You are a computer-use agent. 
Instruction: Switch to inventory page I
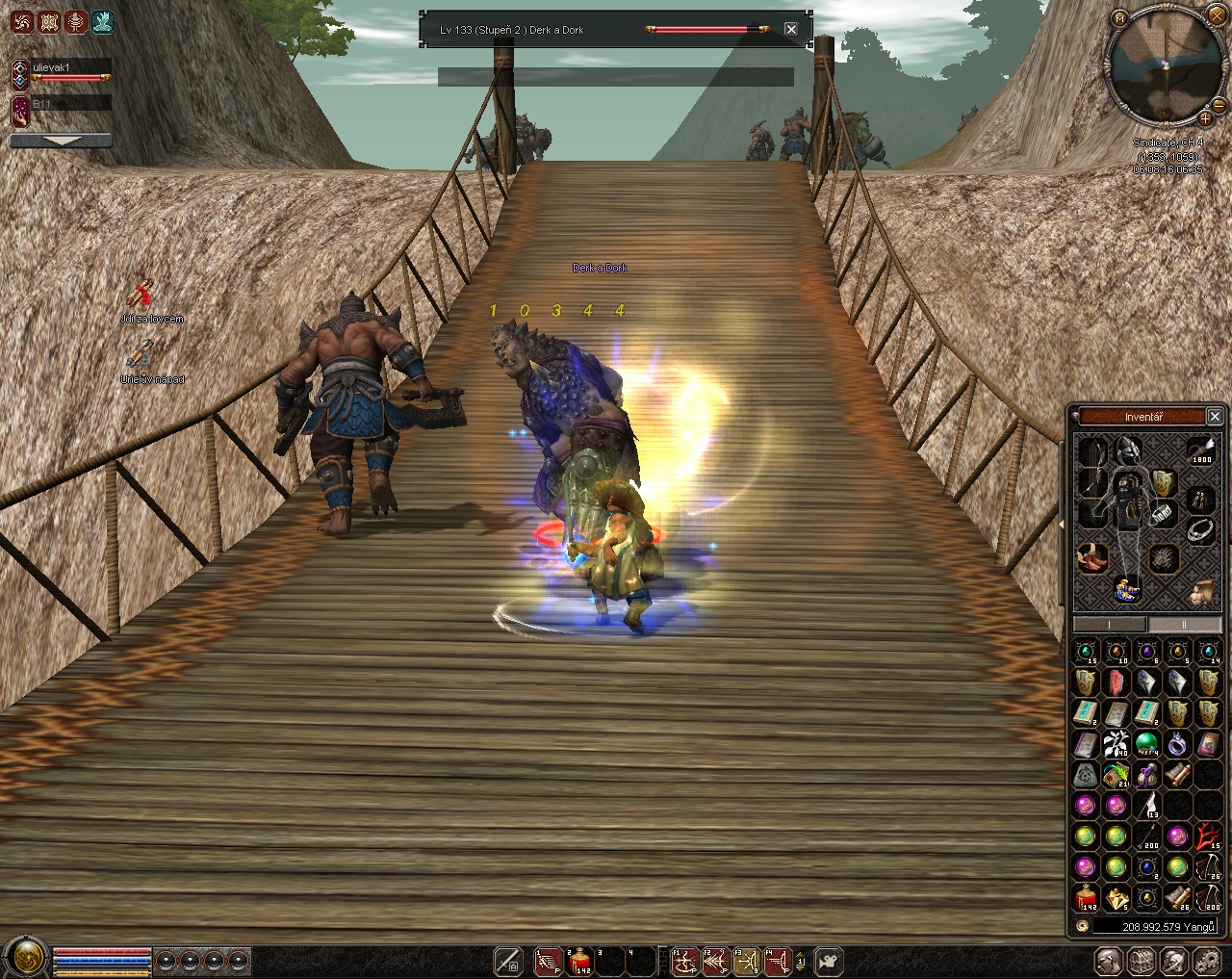click(1110, 625)
